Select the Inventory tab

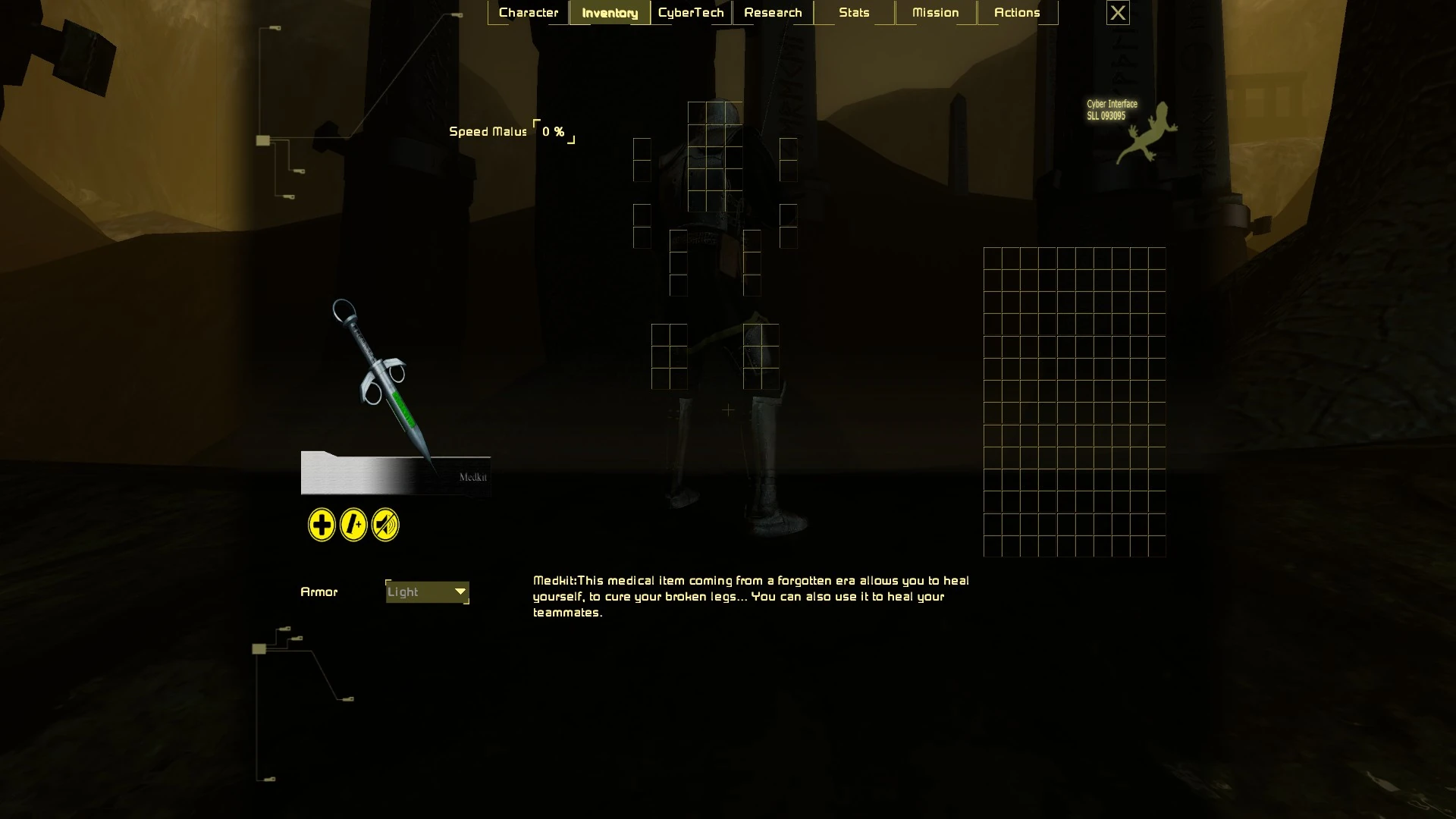(610, 13)
